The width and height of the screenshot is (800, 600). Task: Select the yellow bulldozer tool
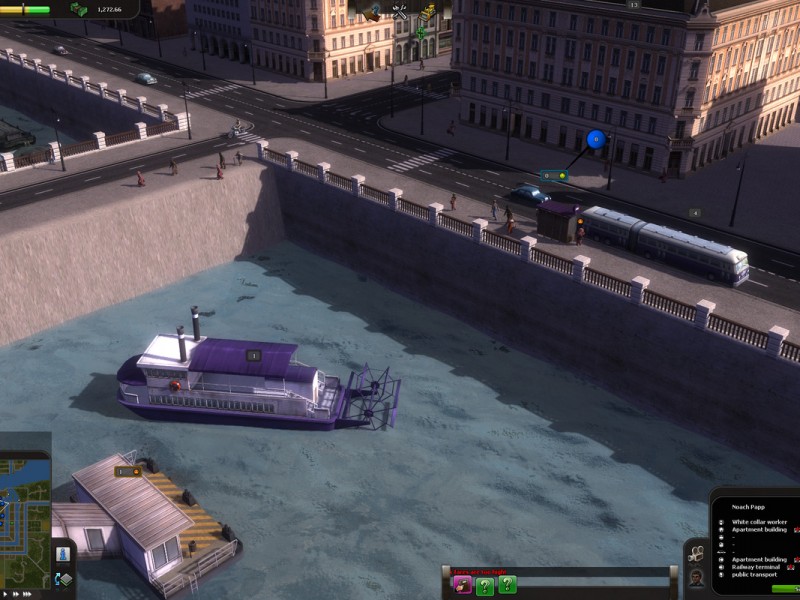(428, 12)
